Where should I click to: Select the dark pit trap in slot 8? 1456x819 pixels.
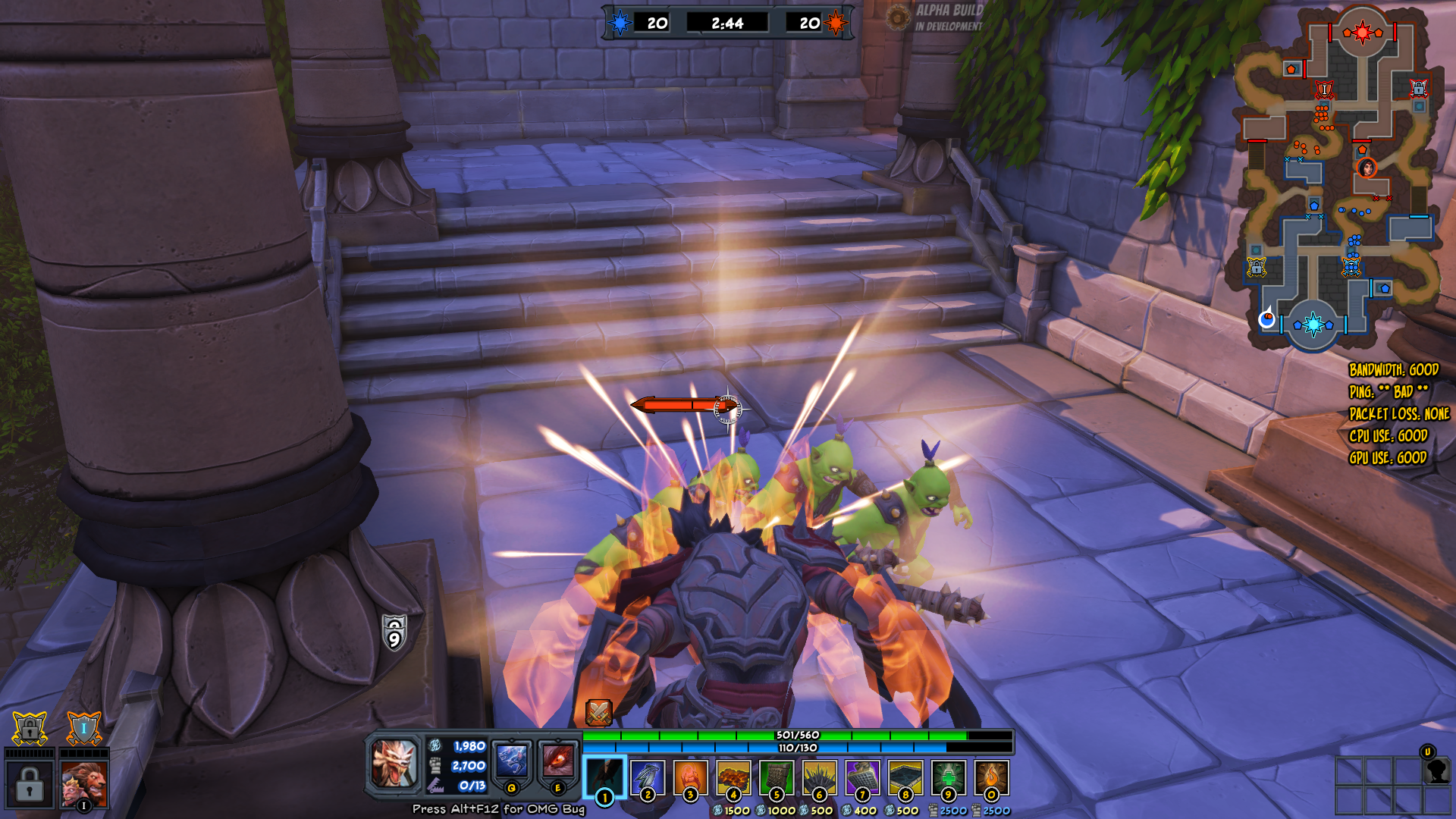pos(905,777)
